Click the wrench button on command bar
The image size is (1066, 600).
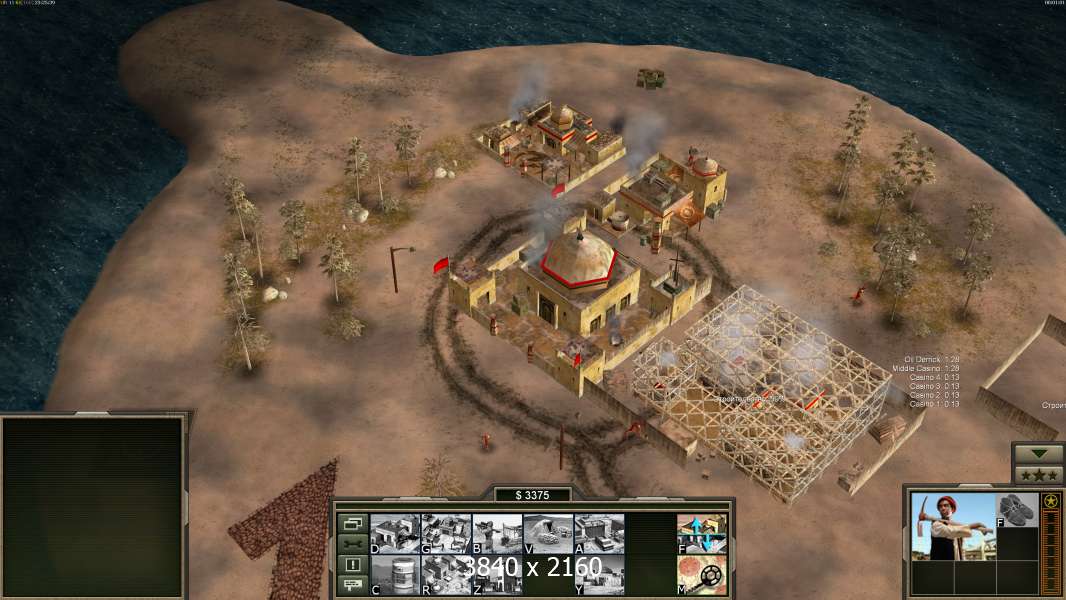click(352, 544)
